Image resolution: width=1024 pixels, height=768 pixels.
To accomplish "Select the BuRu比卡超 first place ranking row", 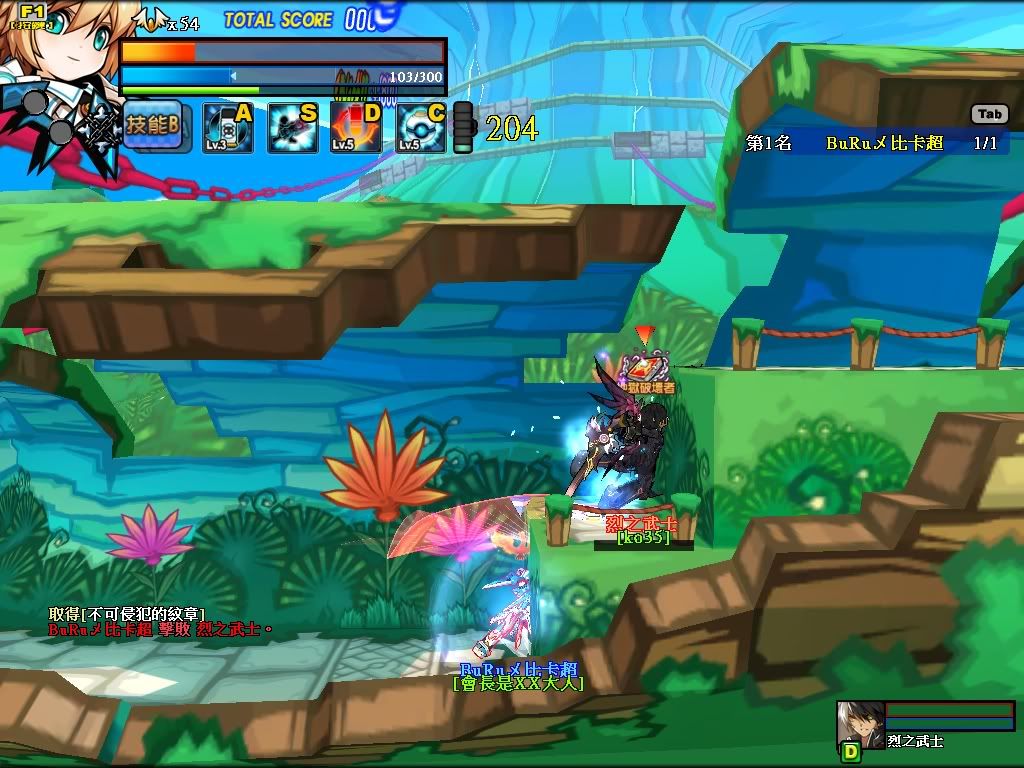I will point(877,143).
